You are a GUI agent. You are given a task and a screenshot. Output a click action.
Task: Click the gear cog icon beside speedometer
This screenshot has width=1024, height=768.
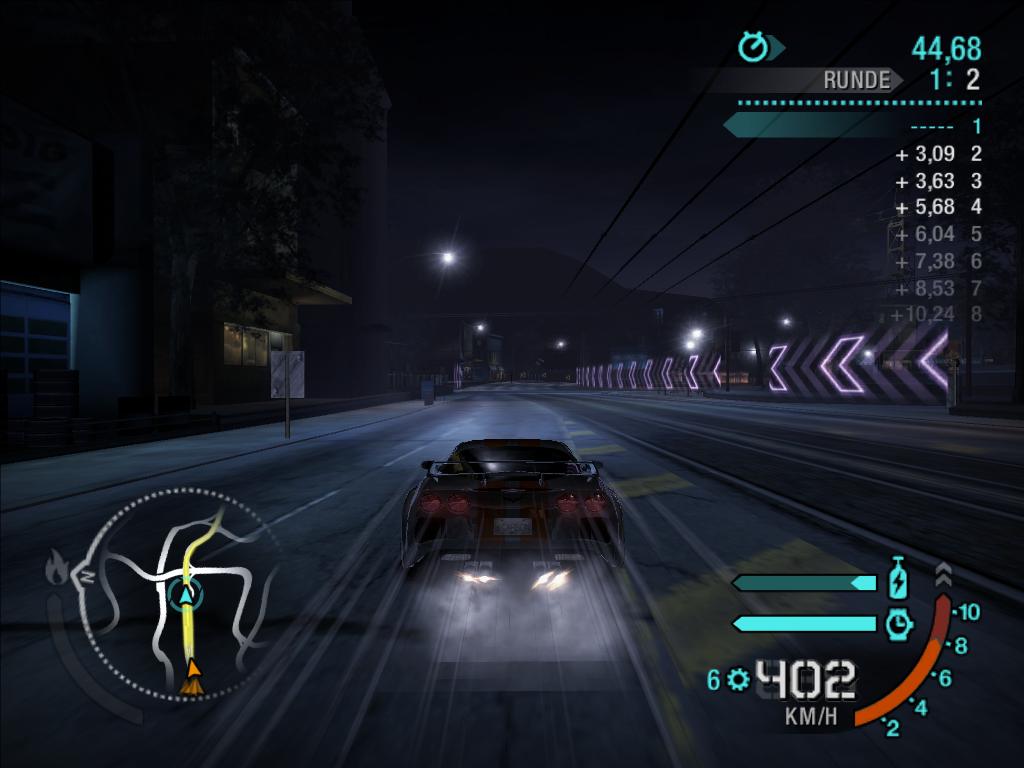[738, 680]
